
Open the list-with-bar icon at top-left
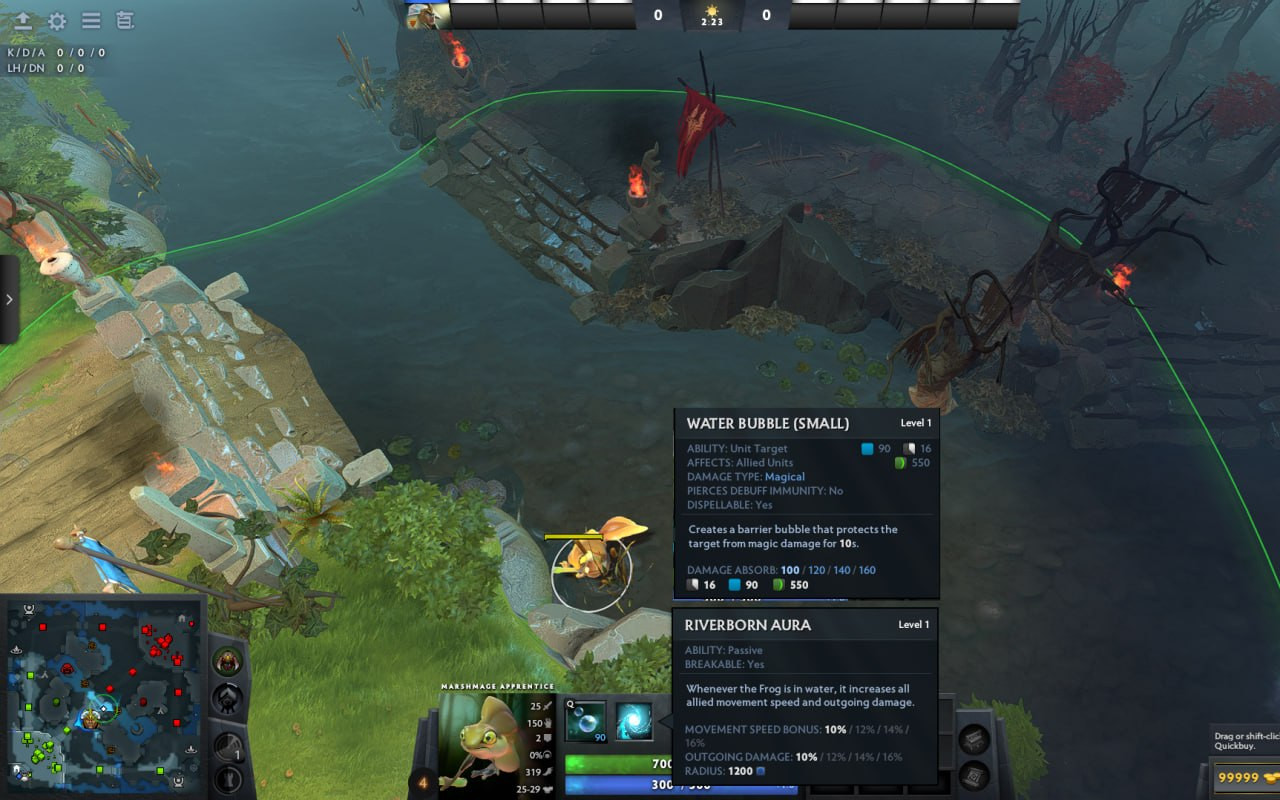[125, 20]
